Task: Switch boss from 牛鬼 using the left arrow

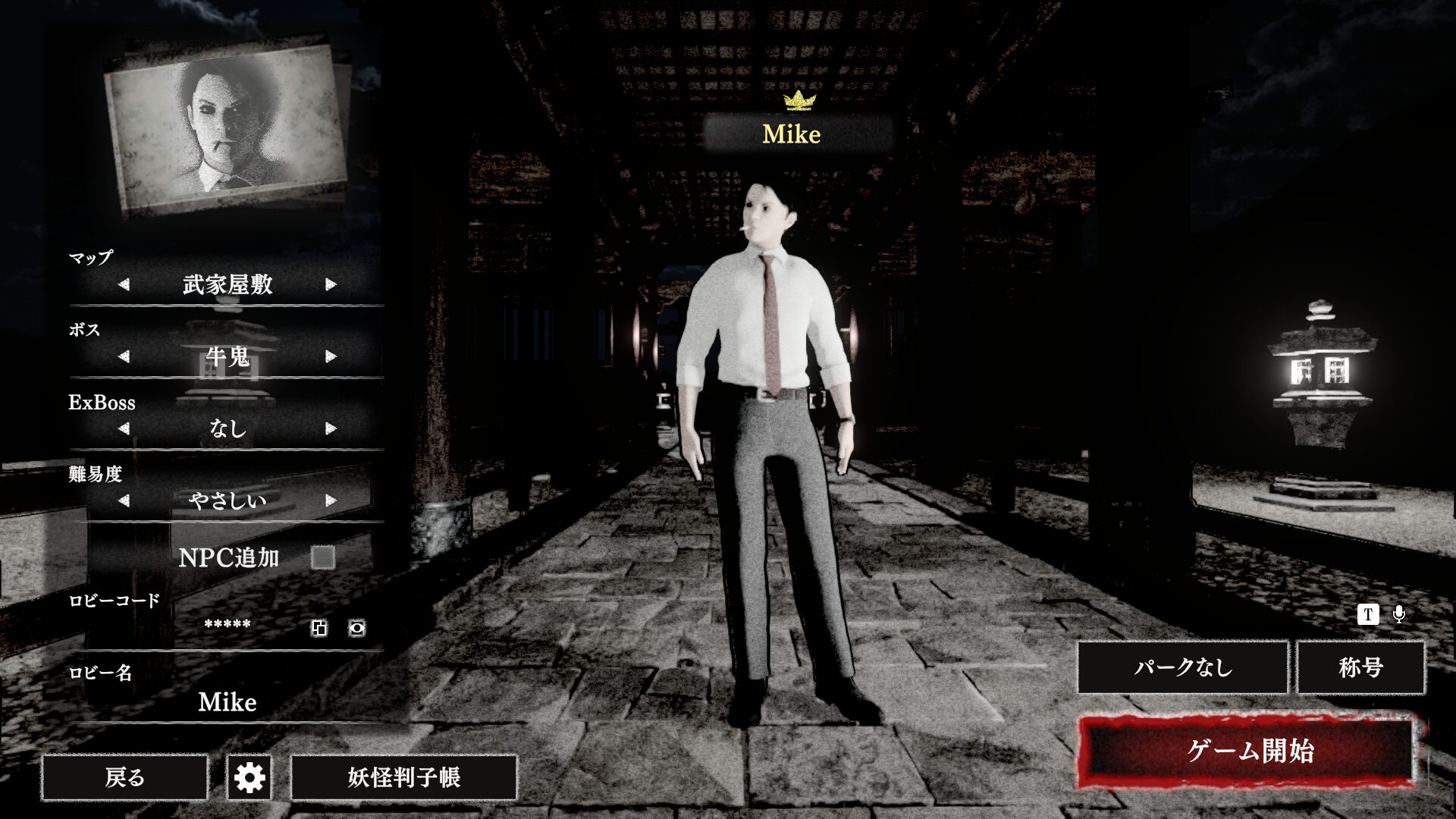Action: point(124,356)
